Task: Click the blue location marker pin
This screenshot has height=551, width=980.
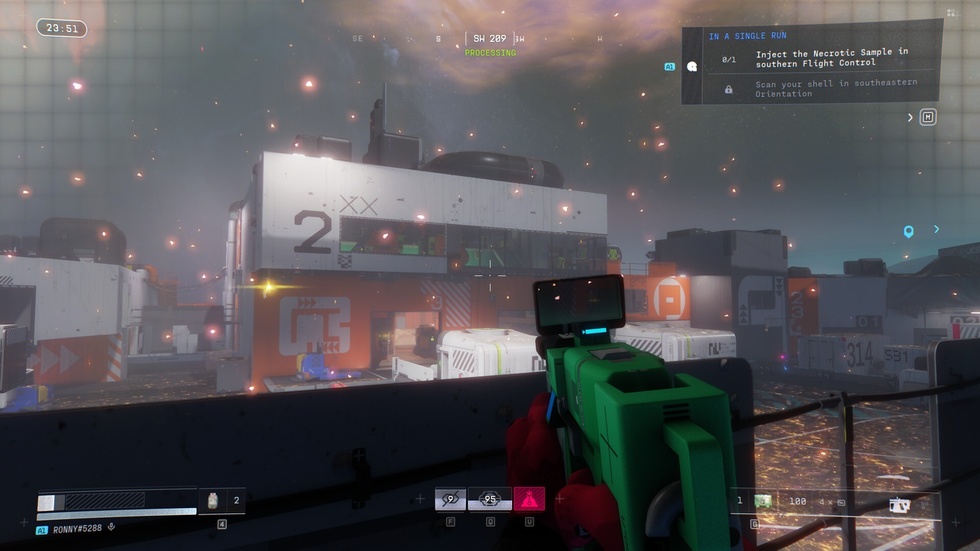Action: (908, 232)
